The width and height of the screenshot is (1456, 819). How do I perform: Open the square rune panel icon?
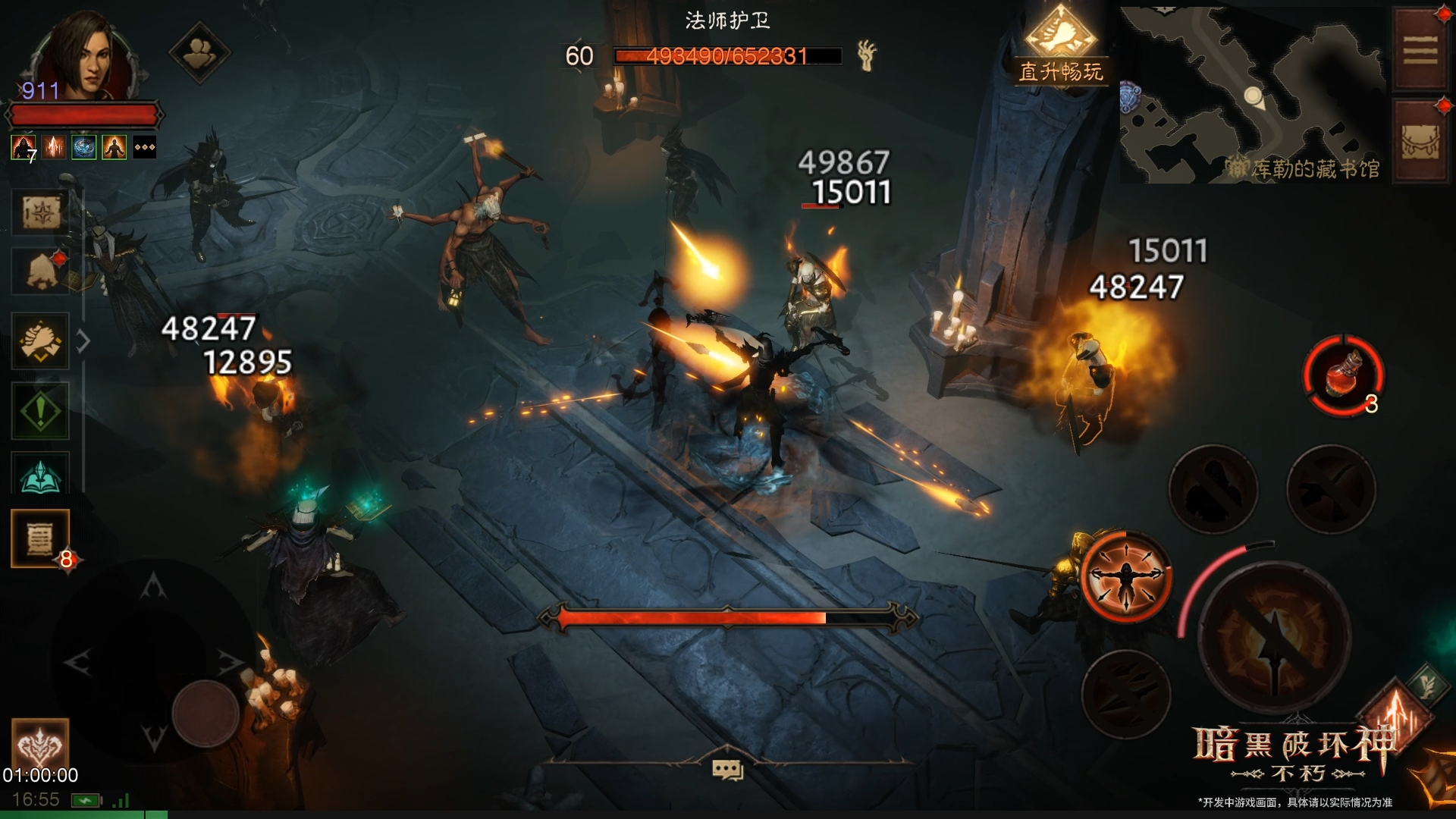(x=40, y=212)
